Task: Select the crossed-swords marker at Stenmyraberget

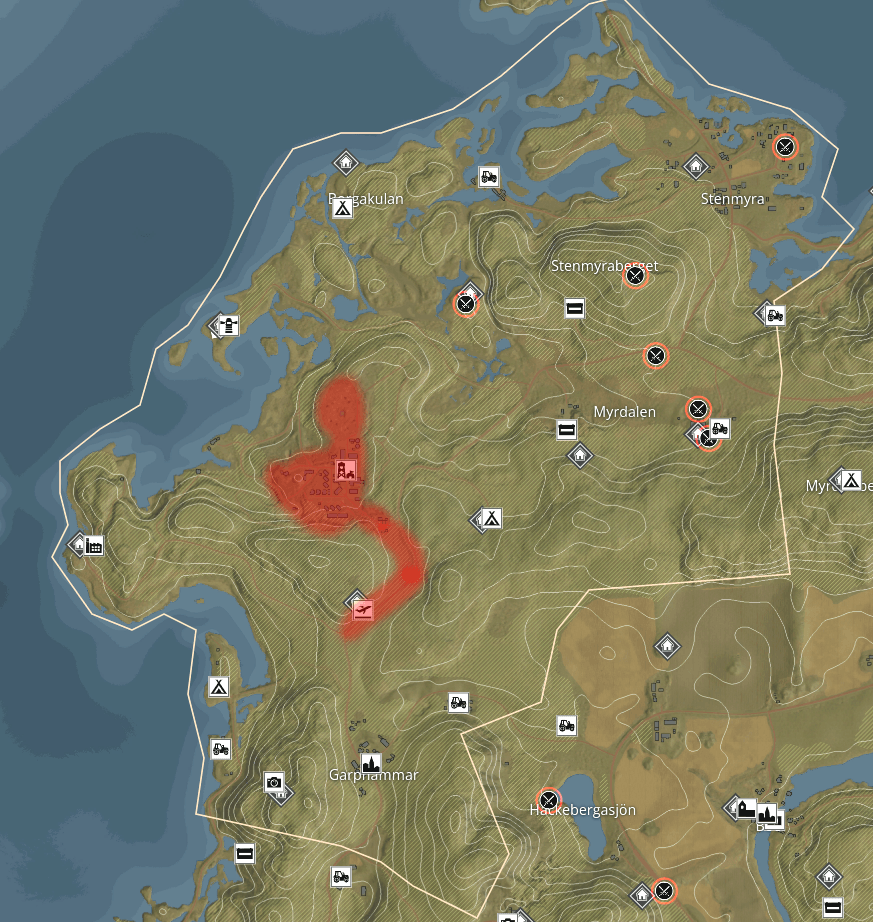Action: point(634,277)
